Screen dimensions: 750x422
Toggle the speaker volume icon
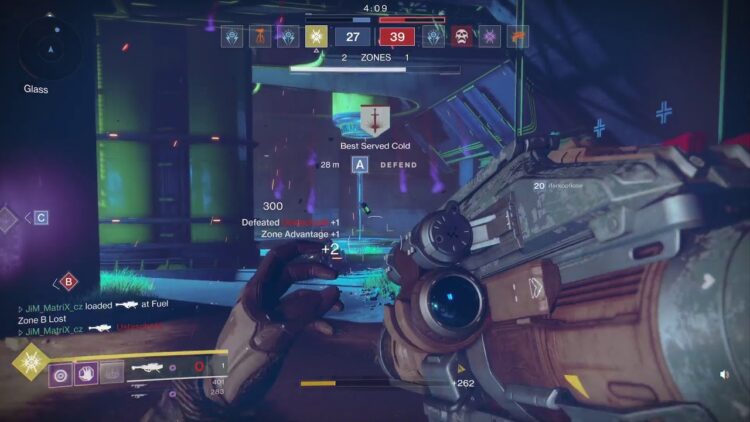[x=723, y=375]
